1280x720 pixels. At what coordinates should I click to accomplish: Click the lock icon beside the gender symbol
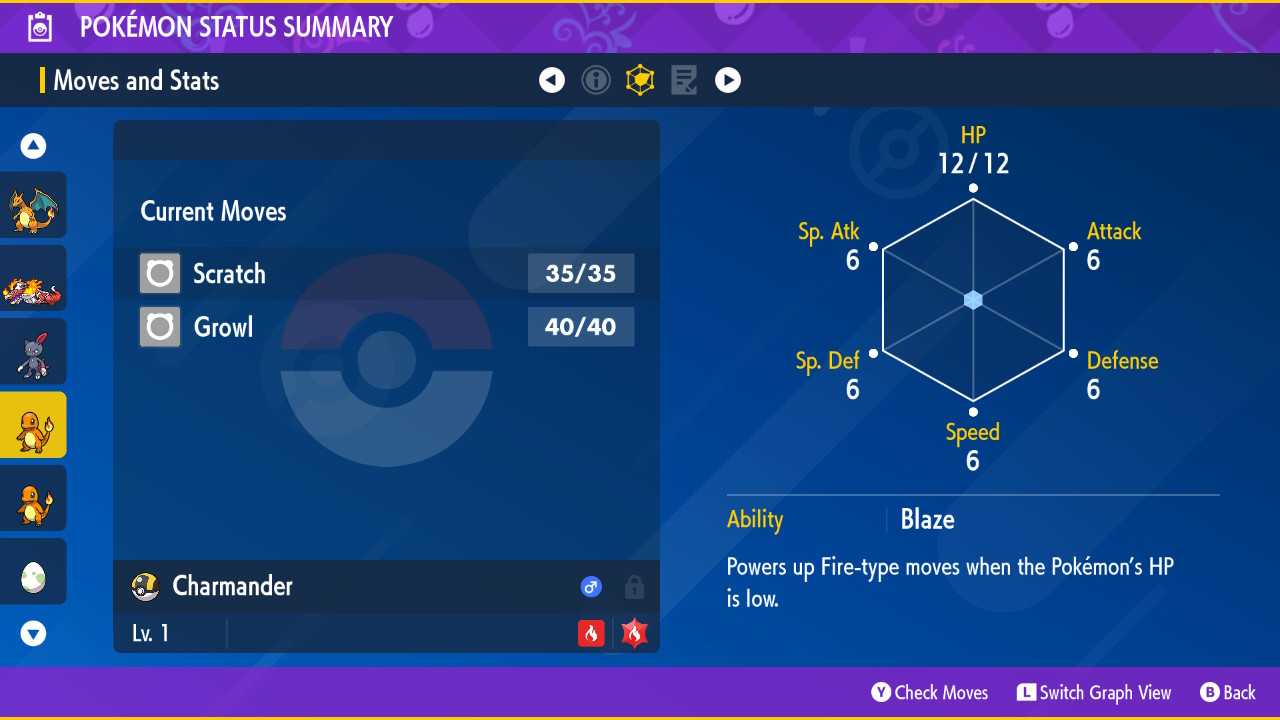point(634,587)
